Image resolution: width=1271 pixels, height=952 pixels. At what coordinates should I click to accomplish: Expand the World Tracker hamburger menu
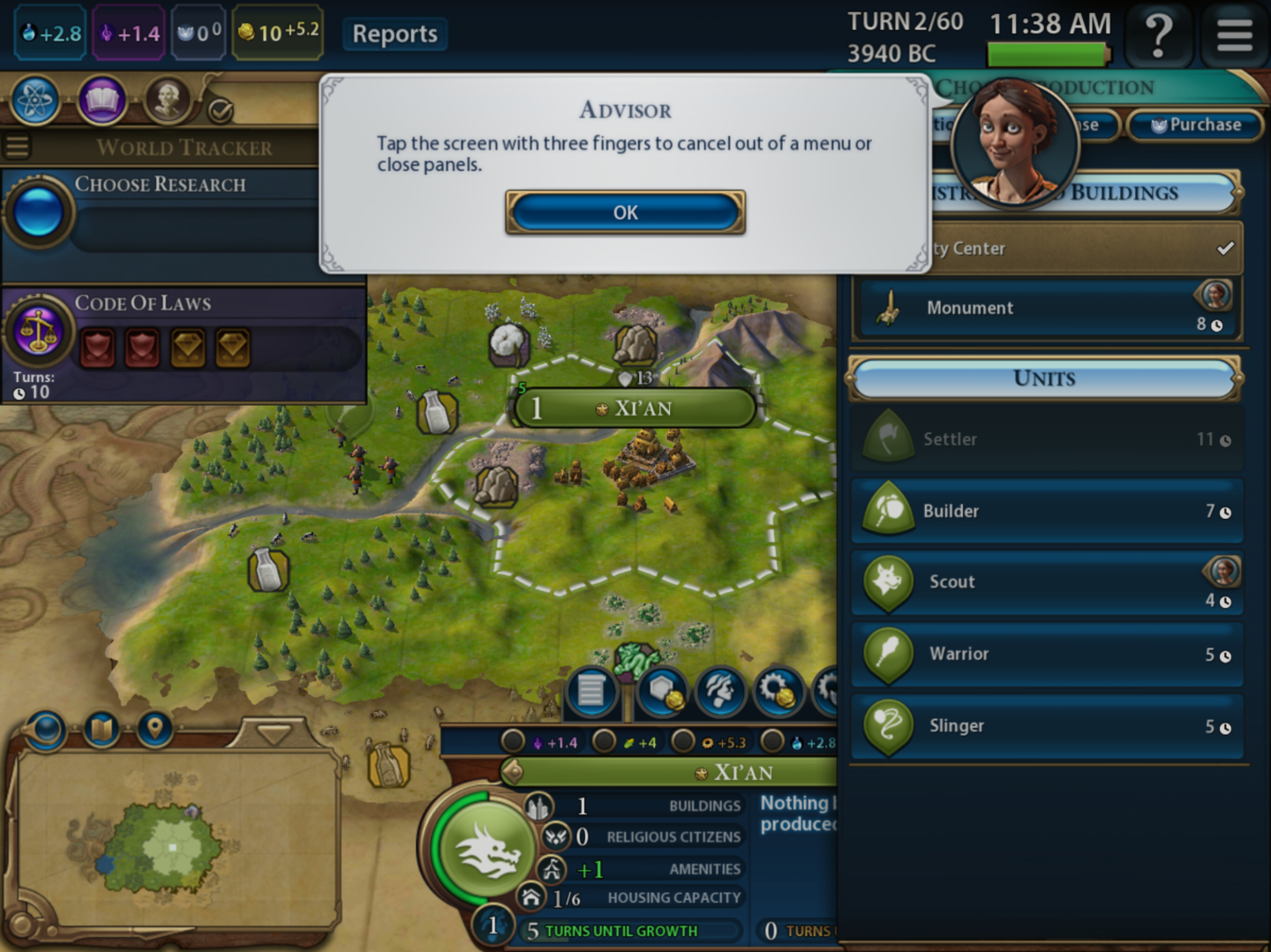pos(16,146)
